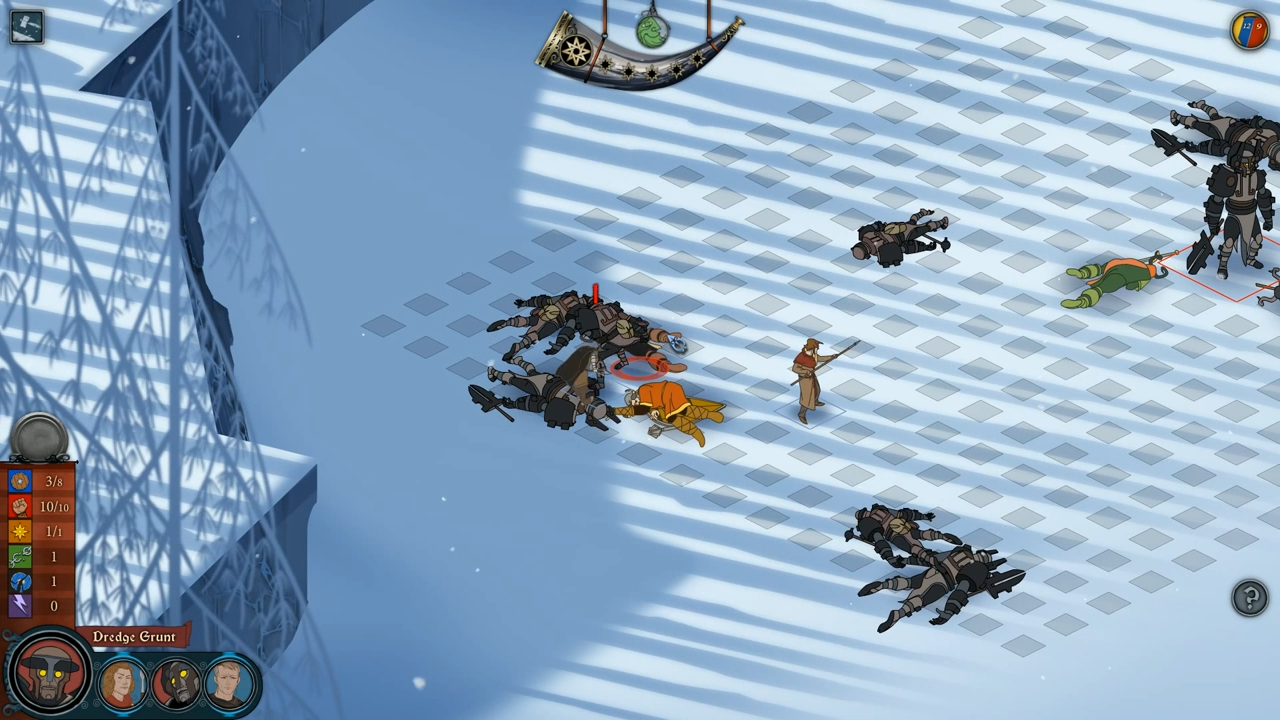Click the green pendant hanging above the horn
1280x720 pixels.
tap(651, 32)
